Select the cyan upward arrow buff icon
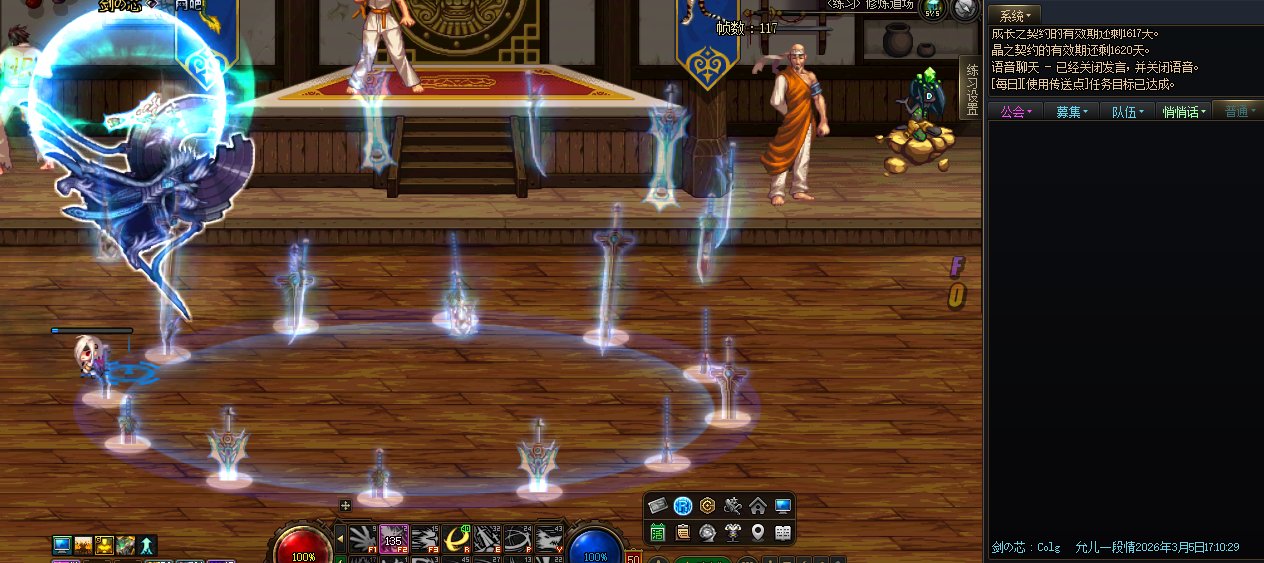 tap(147, 545)
